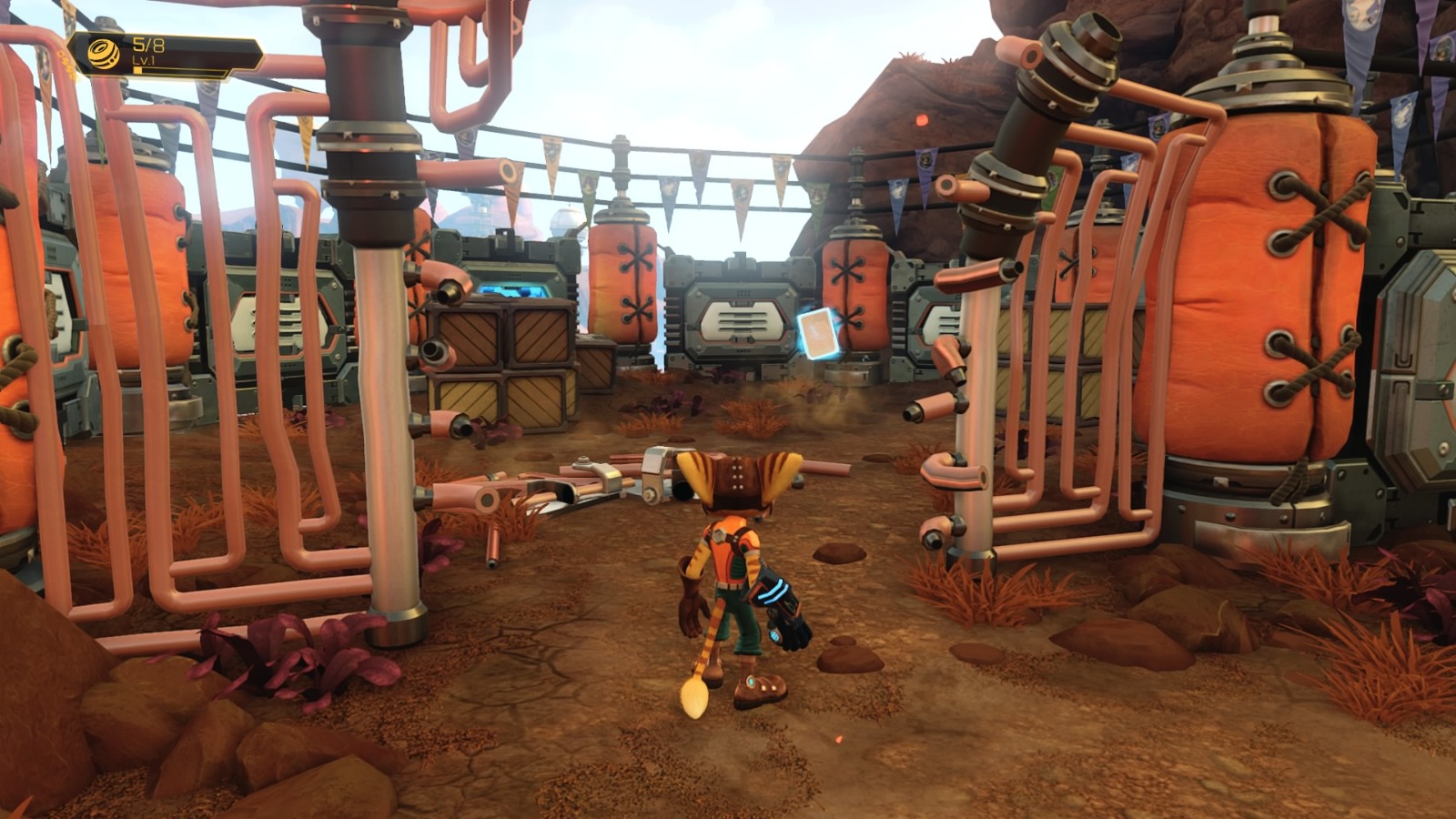Screen dimensions: 1456x819
Task: Click the gold bolt counter icon
Action: click(105, 53)
